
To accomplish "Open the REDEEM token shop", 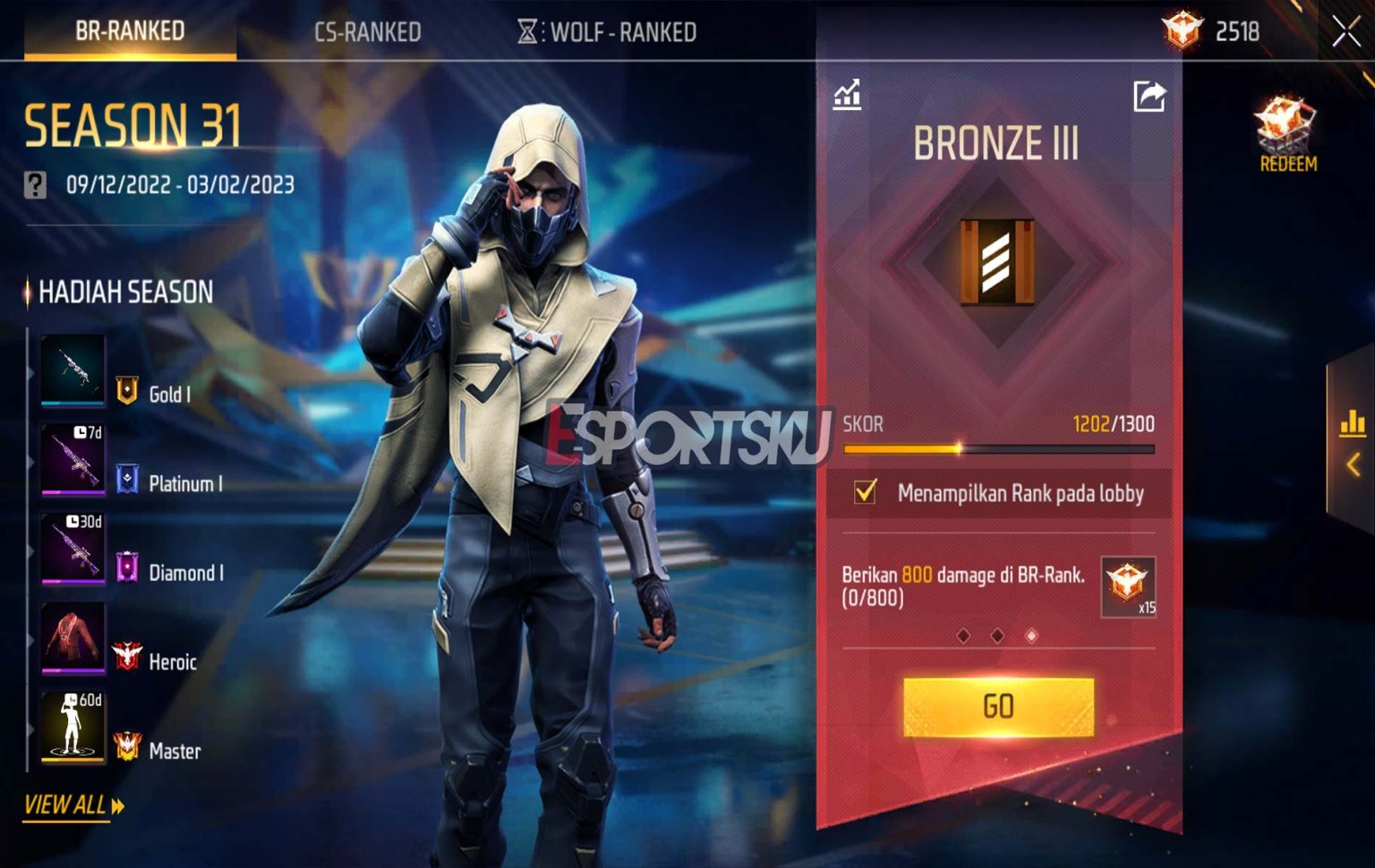I will pyautogui.click(x=1287, y=136).
